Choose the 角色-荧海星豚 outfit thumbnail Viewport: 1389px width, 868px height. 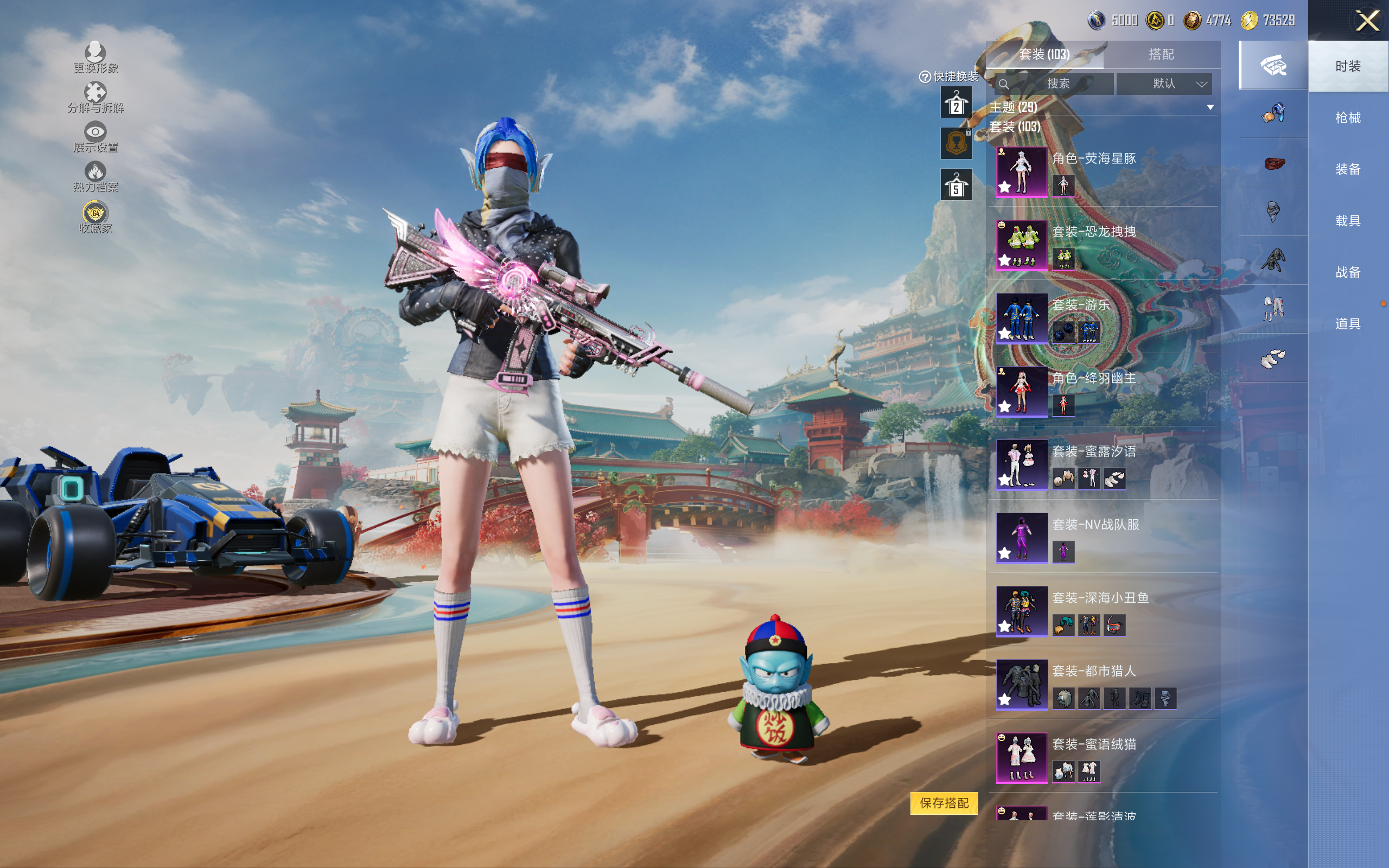click(x=1022, y=171)
